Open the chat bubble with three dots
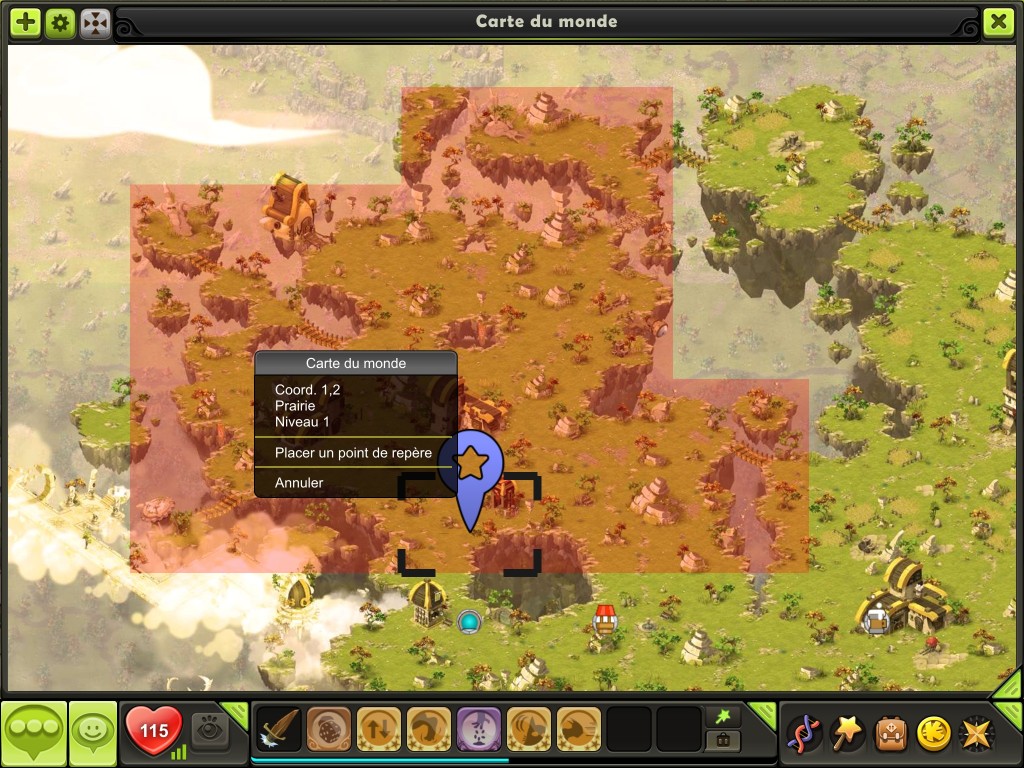The height and width of the screenshot is (768, 1024). coord(33,733)
